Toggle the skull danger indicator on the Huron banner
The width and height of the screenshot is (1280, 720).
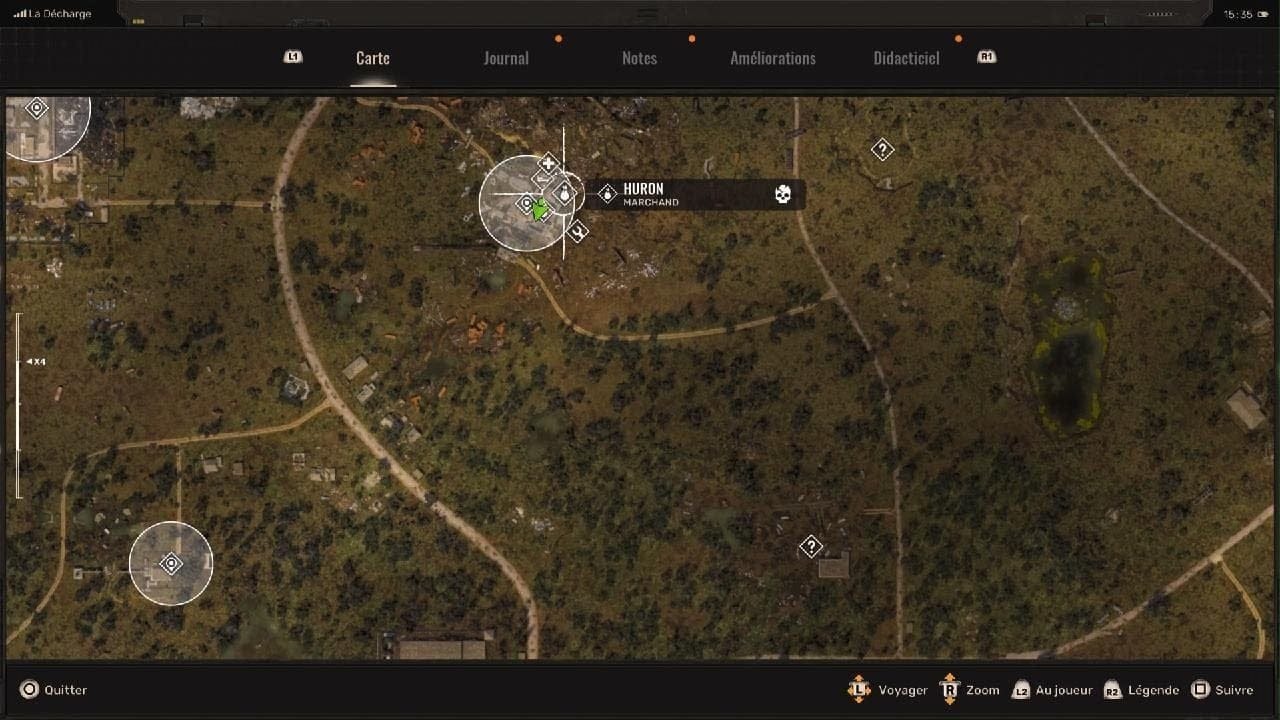783,195
